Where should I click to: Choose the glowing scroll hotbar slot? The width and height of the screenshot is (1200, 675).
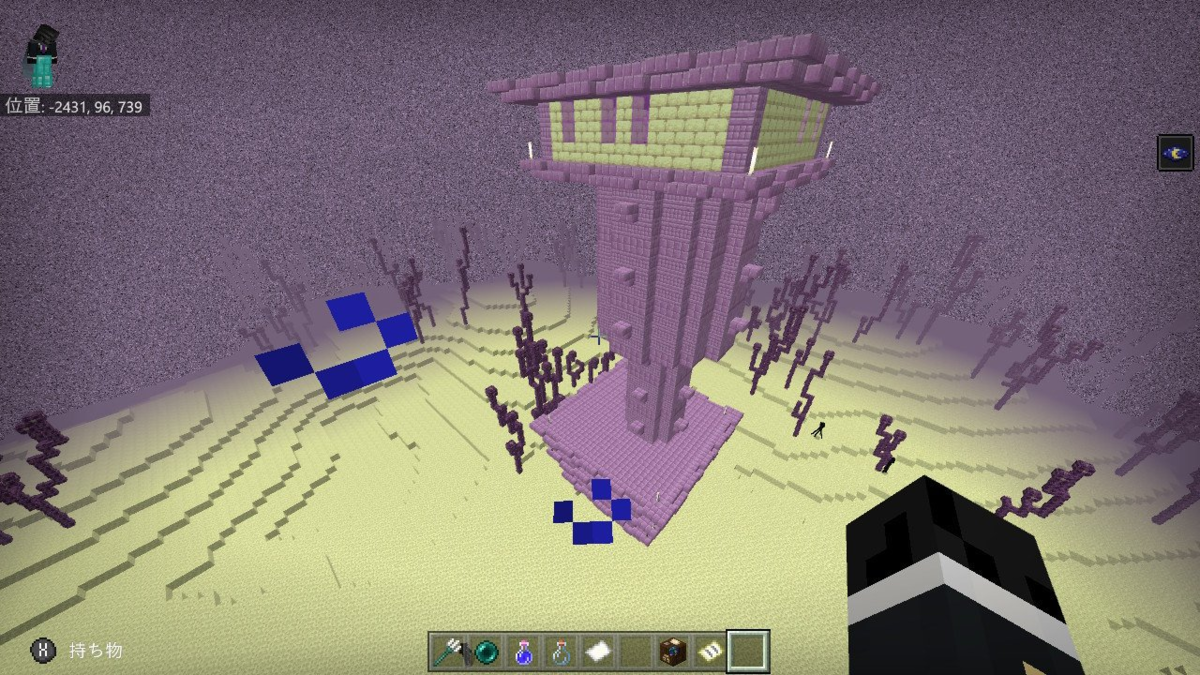[710, 652]
